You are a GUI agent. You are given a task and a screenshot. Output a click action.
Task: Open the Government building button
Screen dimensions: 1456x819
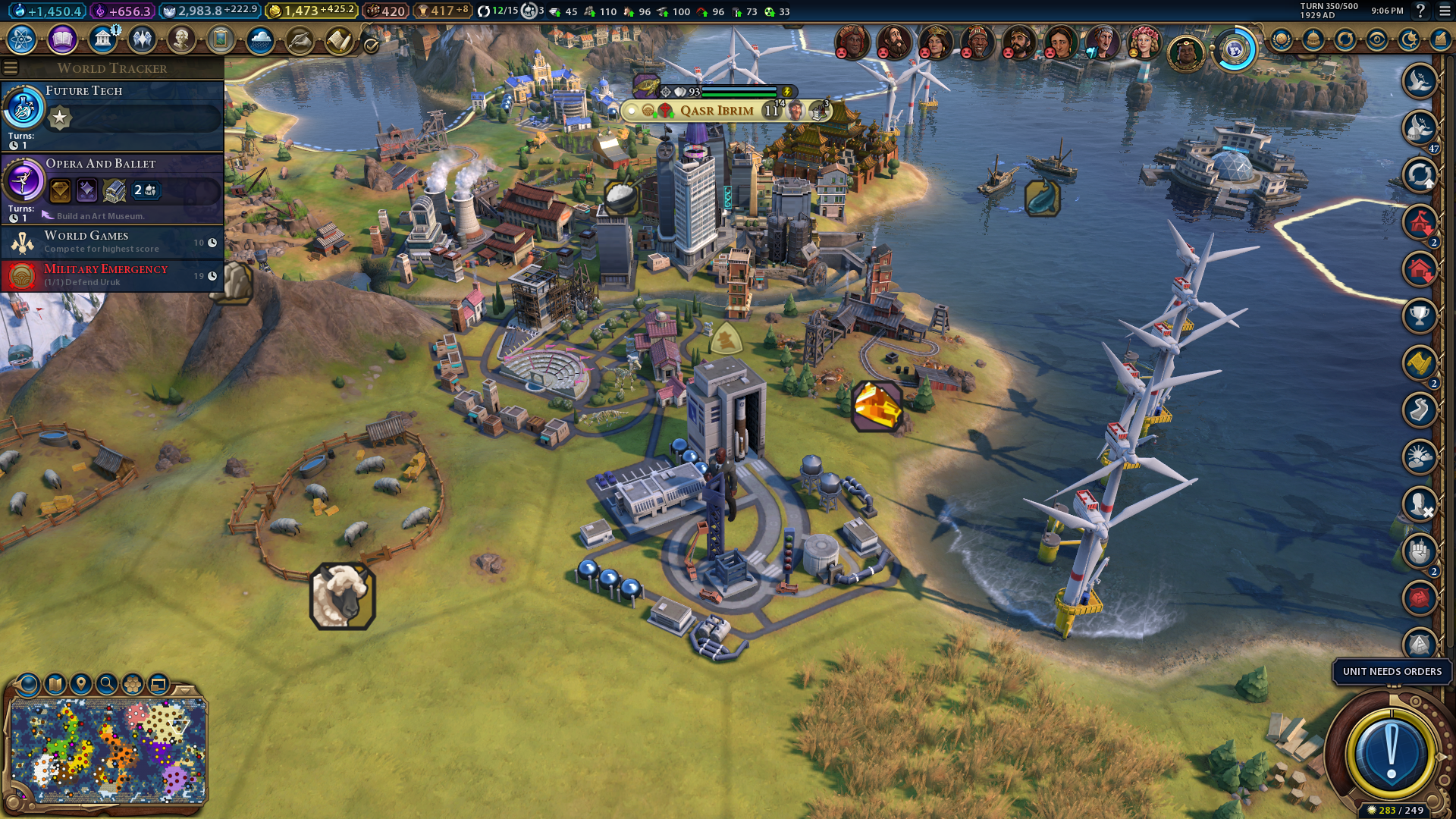coord(102,39)
